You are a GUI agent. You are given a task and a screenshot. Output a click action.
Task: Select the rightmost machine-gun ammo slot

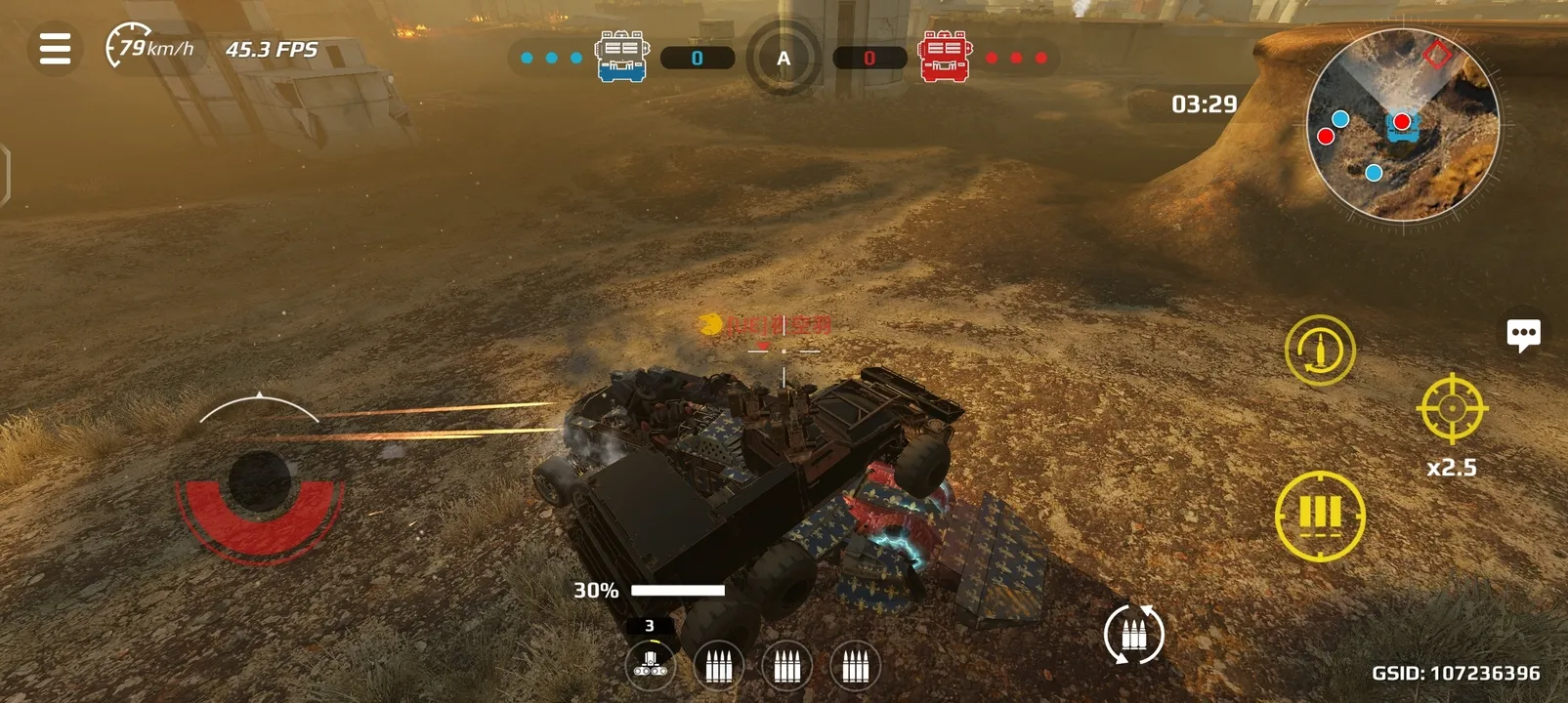pos(855,665)
